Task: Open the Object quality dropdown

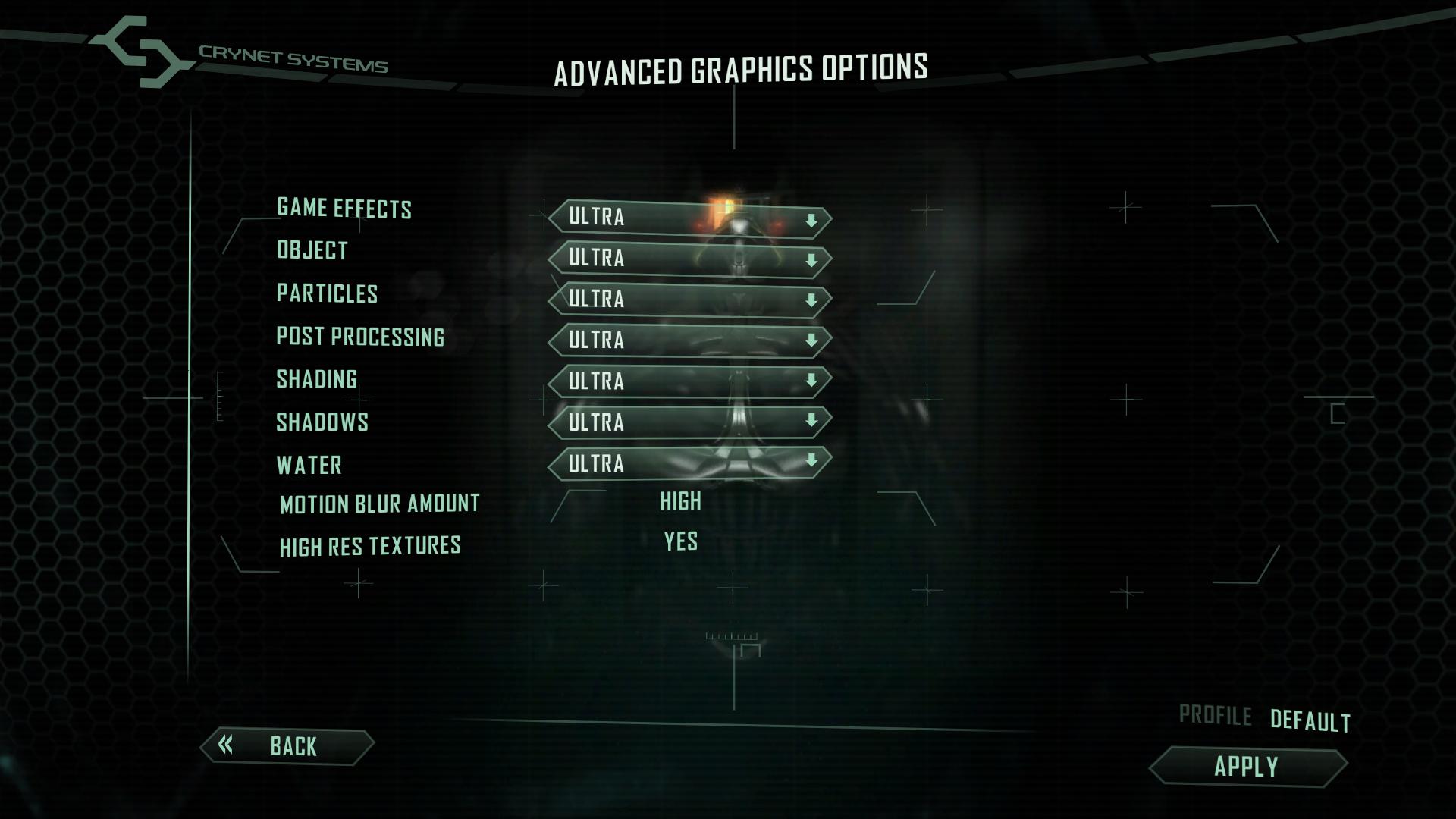Action: 689,259
